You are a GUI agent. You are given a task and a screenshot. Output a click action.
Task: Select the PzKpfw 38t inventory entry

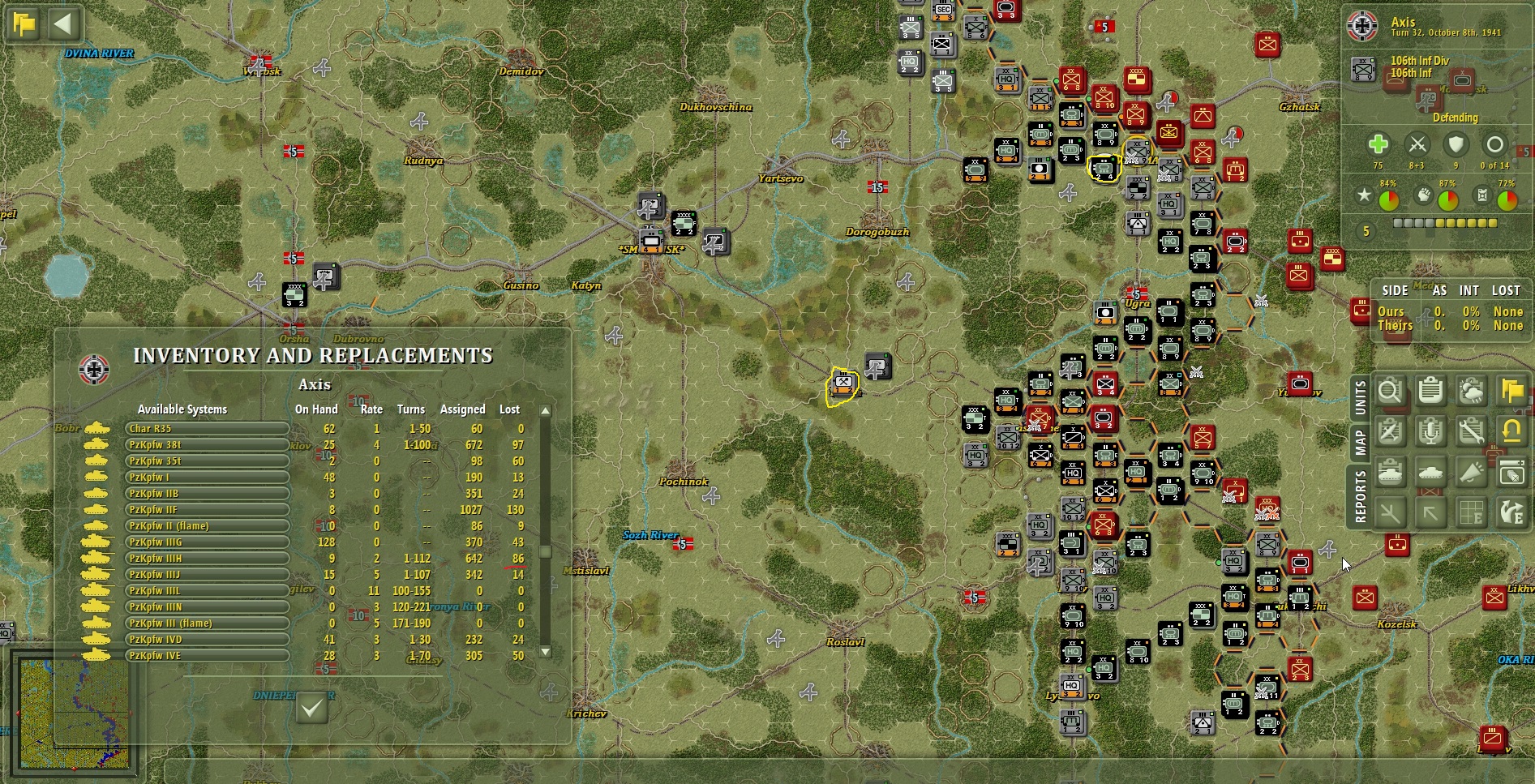coord(207,444)
